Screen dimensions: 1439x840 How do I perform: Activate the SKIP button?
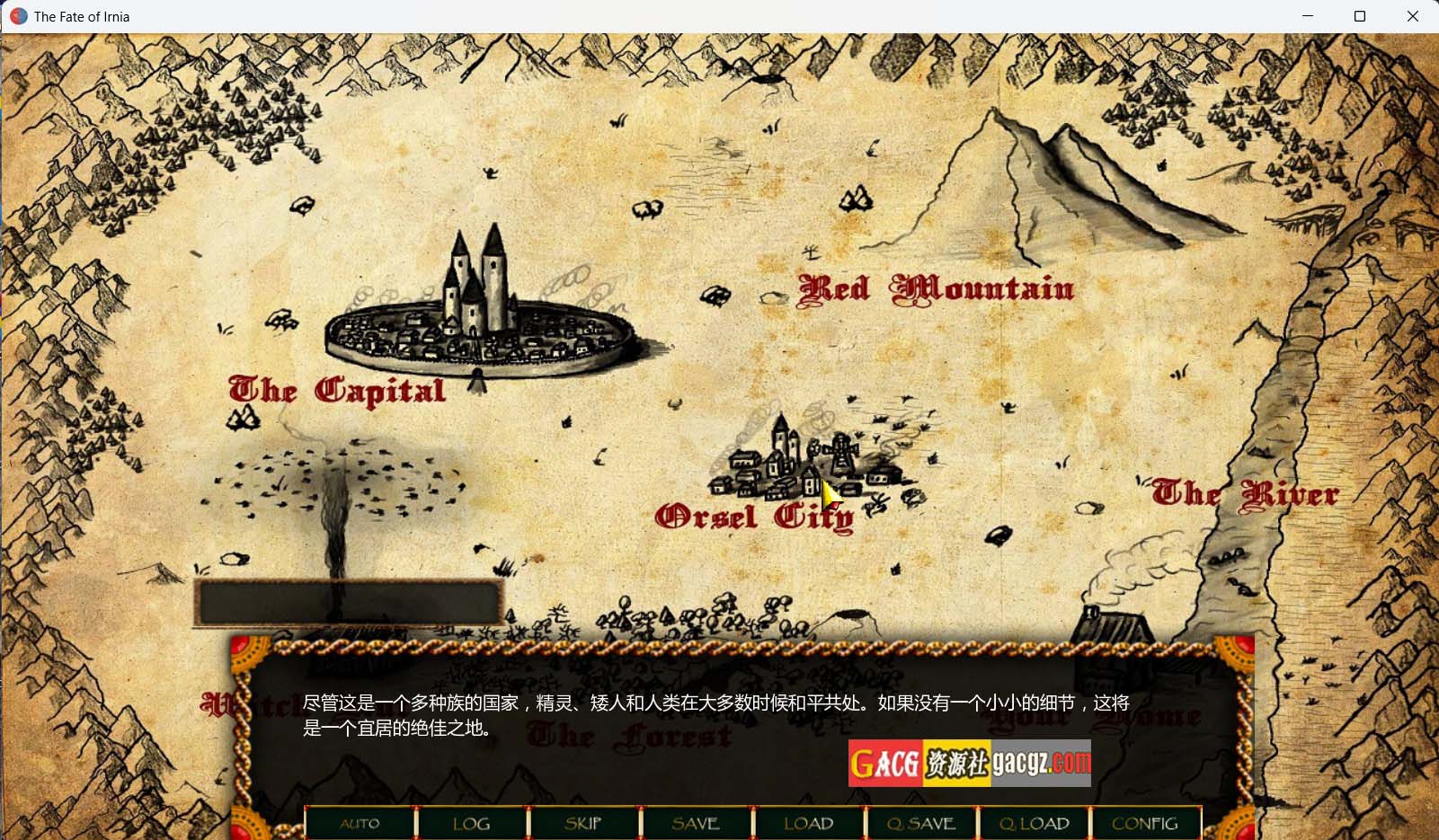point(583,823)
